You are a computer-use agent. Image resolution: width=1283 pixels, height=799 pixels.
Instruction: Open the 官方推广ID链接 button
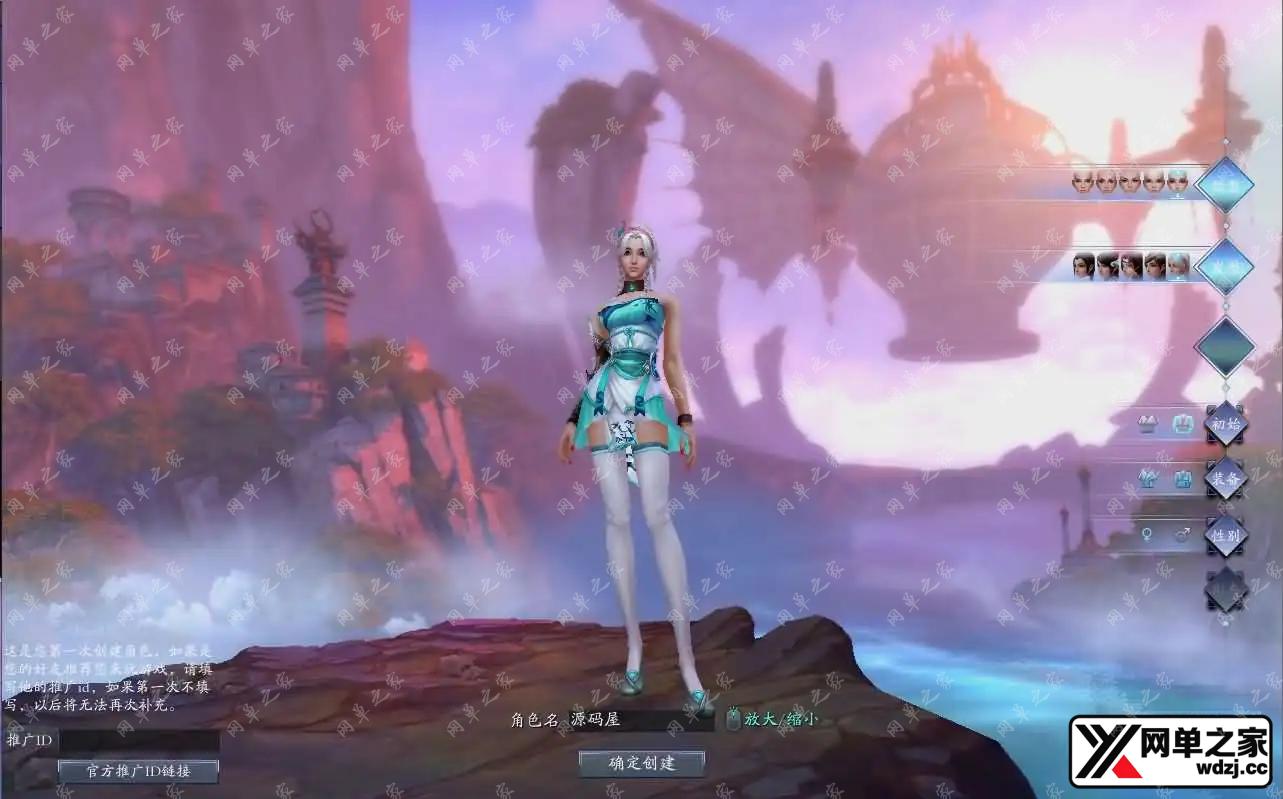(138, 770)
